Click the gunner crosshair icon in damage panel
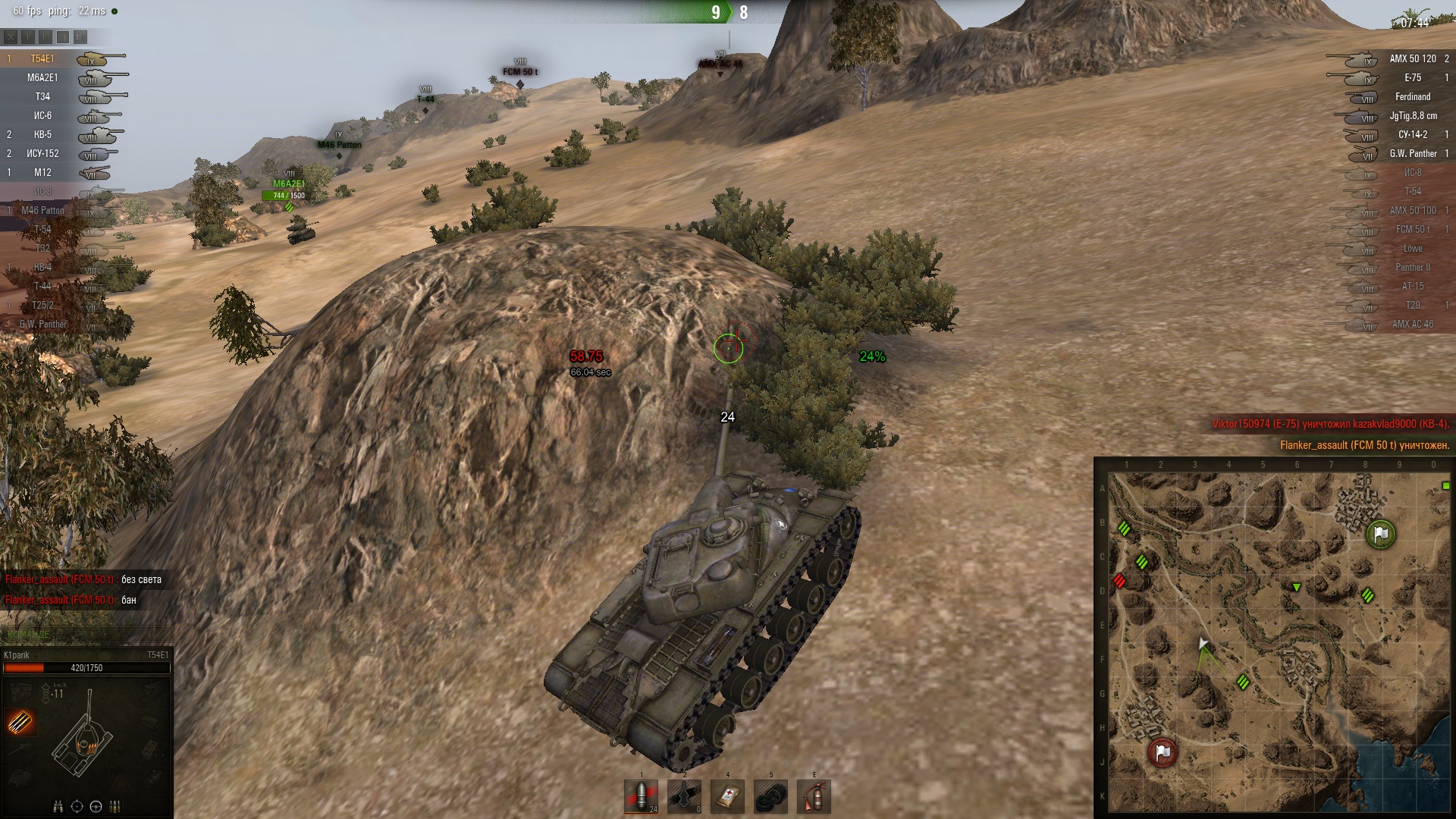 (77, 806)
